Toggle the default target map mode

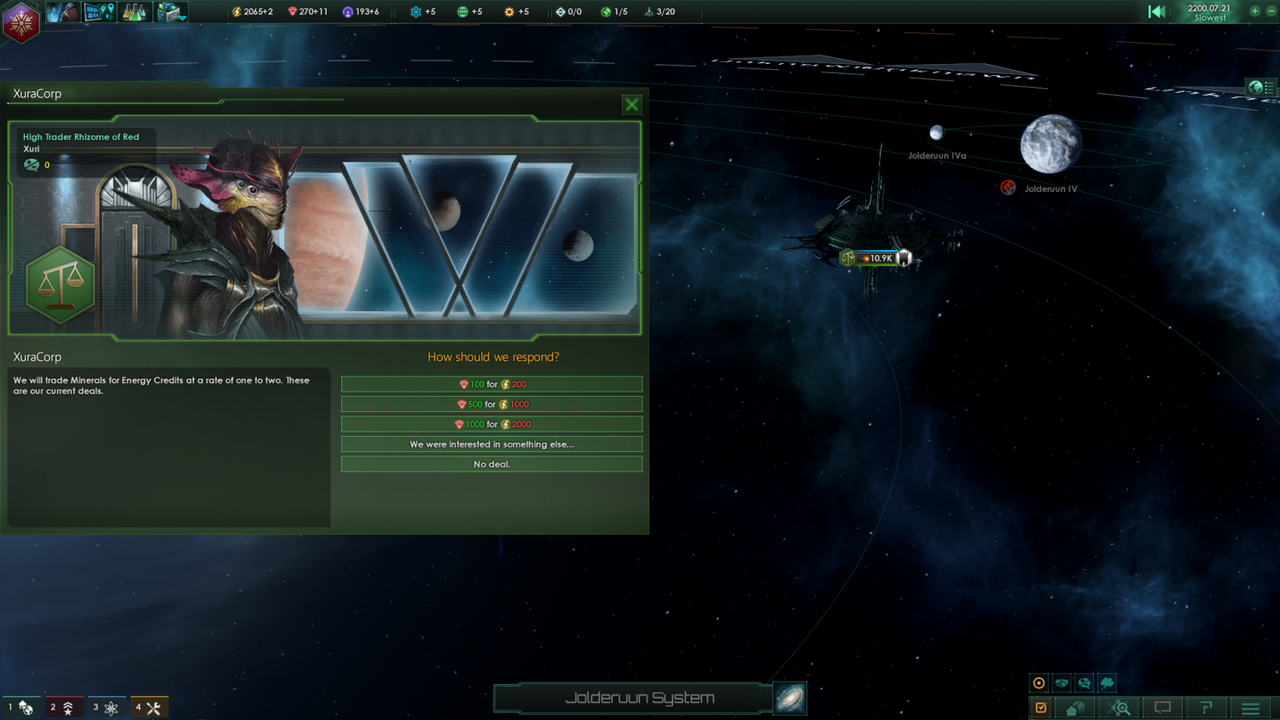click(1038, 682)
